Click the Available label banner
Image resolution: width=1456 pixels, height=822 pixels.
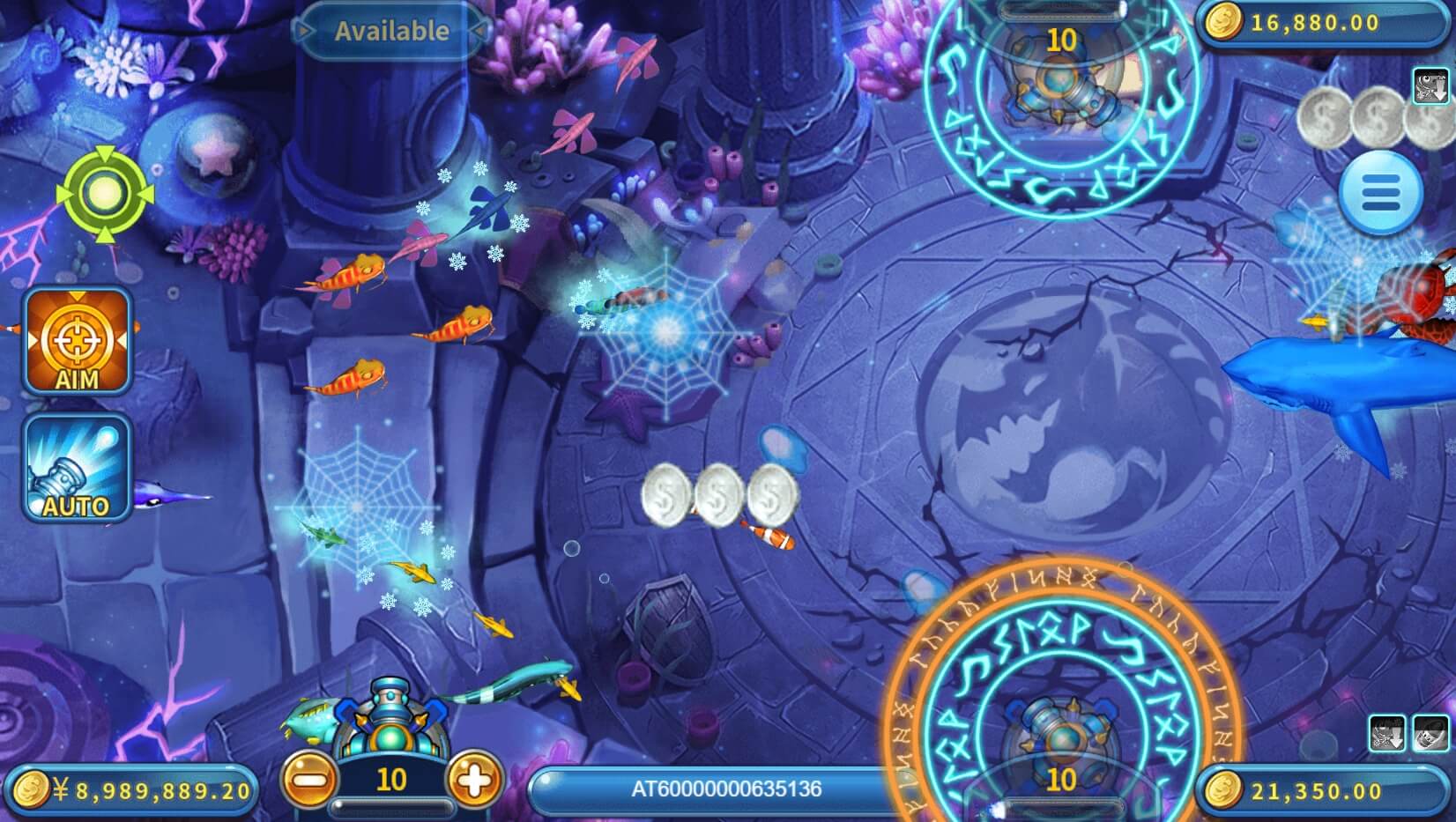point(391,31)
